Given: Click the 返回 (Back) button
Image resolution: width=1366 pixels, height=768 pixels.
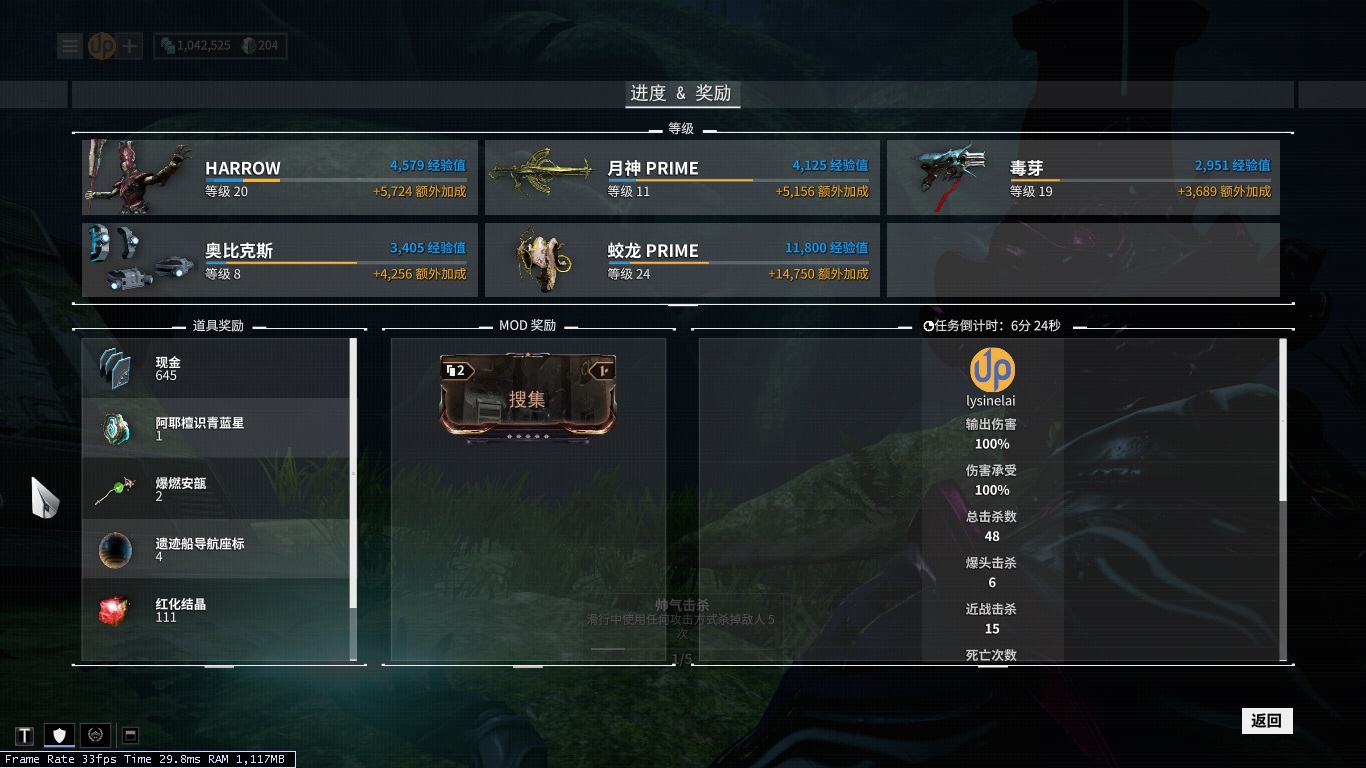Looking at the screenshot, I should point(1266,721).
